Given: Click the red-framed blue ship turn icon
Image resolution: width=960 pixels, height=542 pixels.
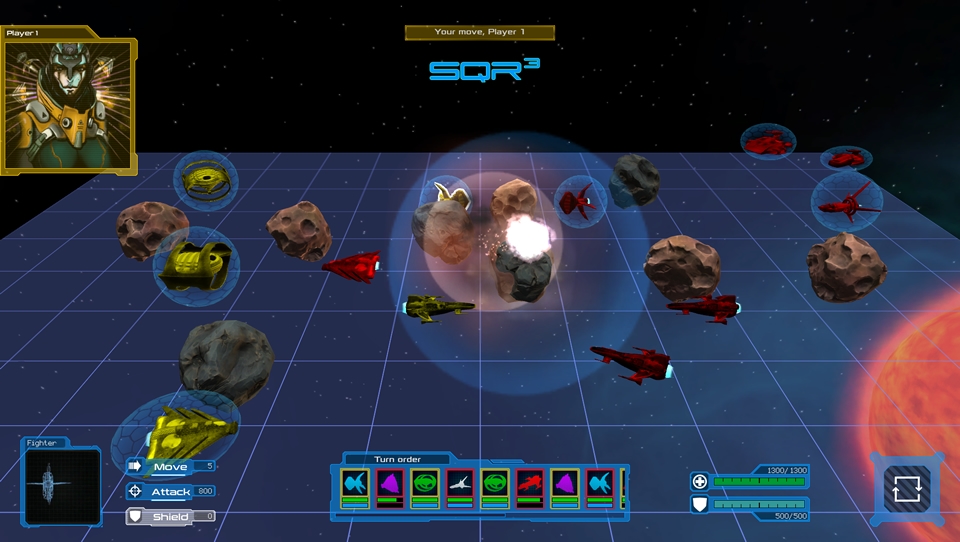Looking at the screenshot, I should pos(600,486).
